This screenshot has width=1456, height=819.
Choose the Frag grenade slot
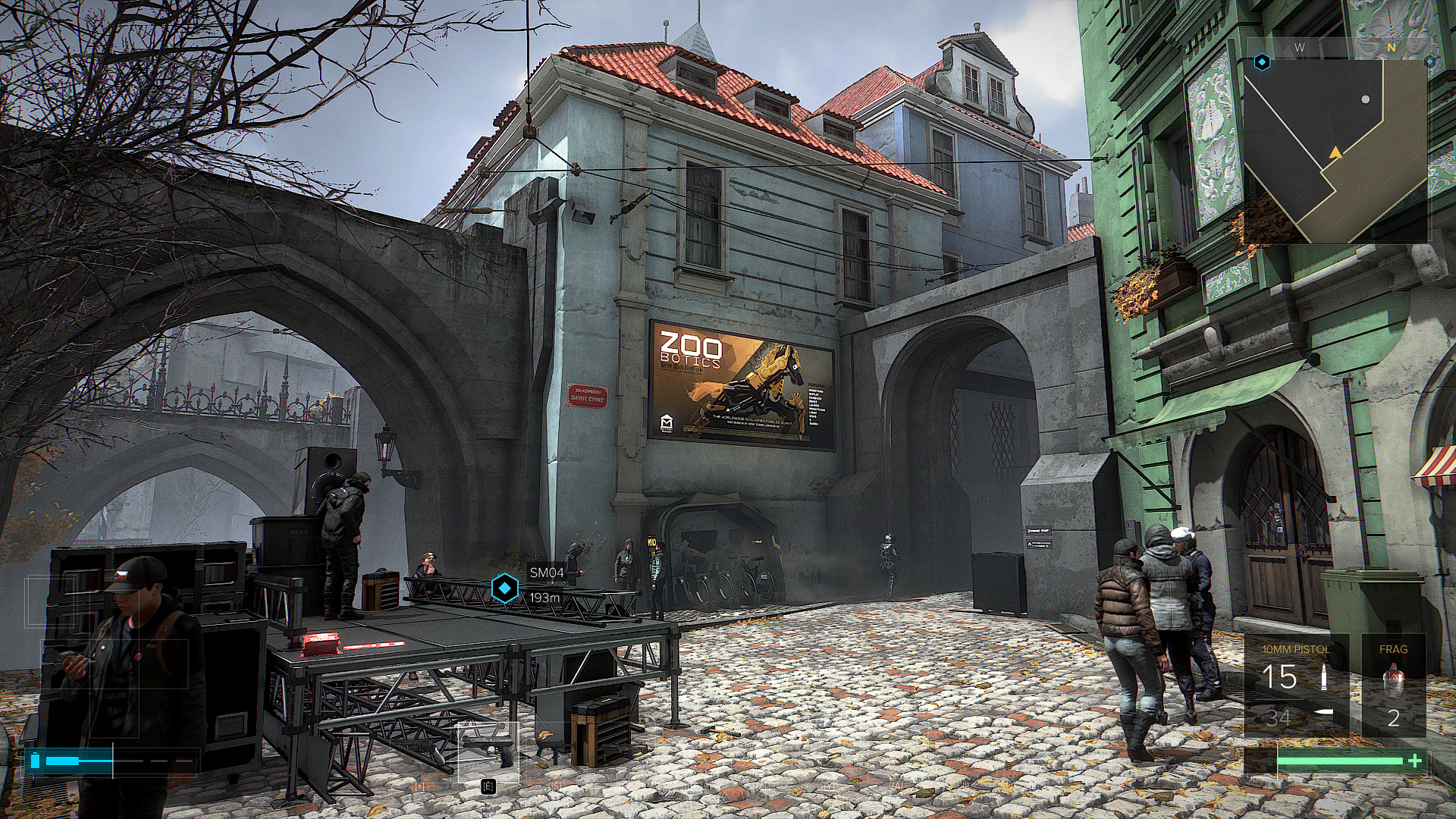coord(1393,687)
